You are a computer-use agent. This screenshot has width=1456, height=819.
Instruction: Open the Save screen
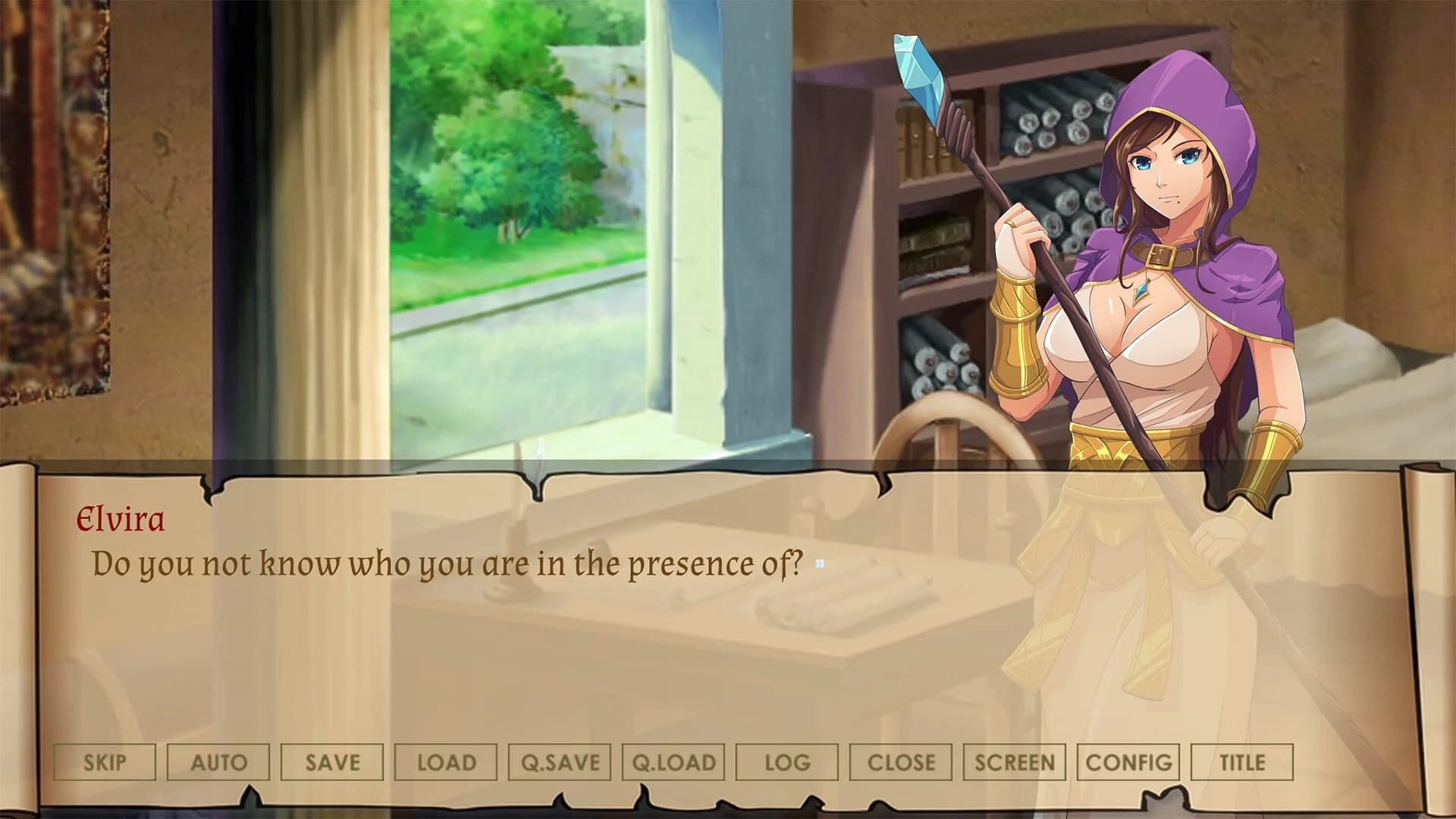click(332, 762)
